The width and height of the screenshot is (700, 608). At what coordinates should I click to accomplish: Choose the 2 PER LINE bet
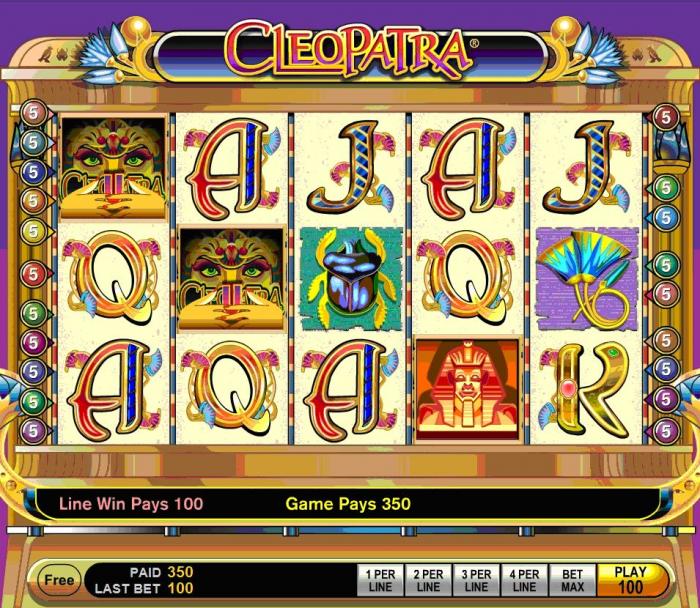pos(429,581)
